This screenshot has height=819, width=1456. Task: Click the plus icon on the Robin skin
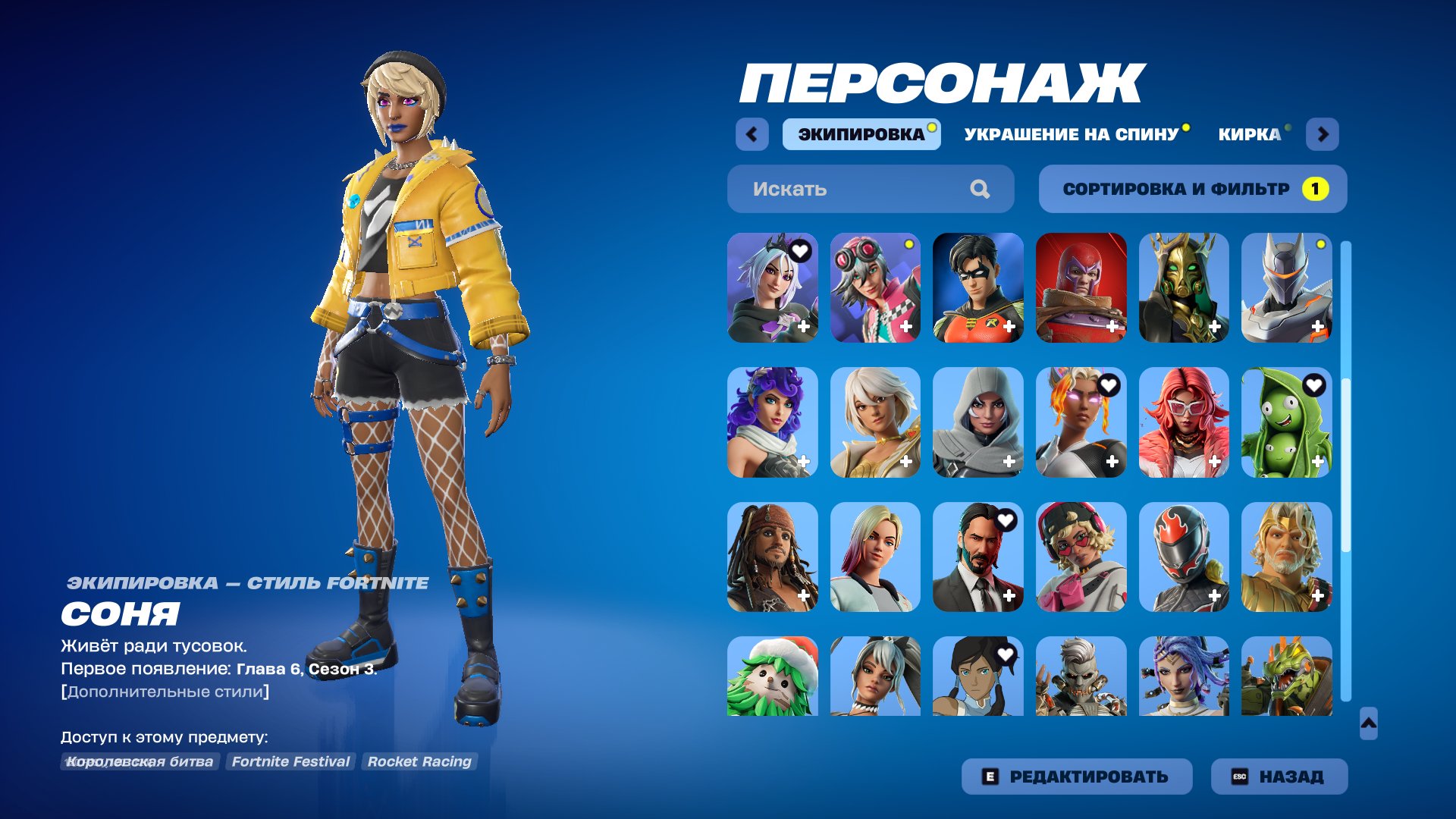[x=1009, y=328]
